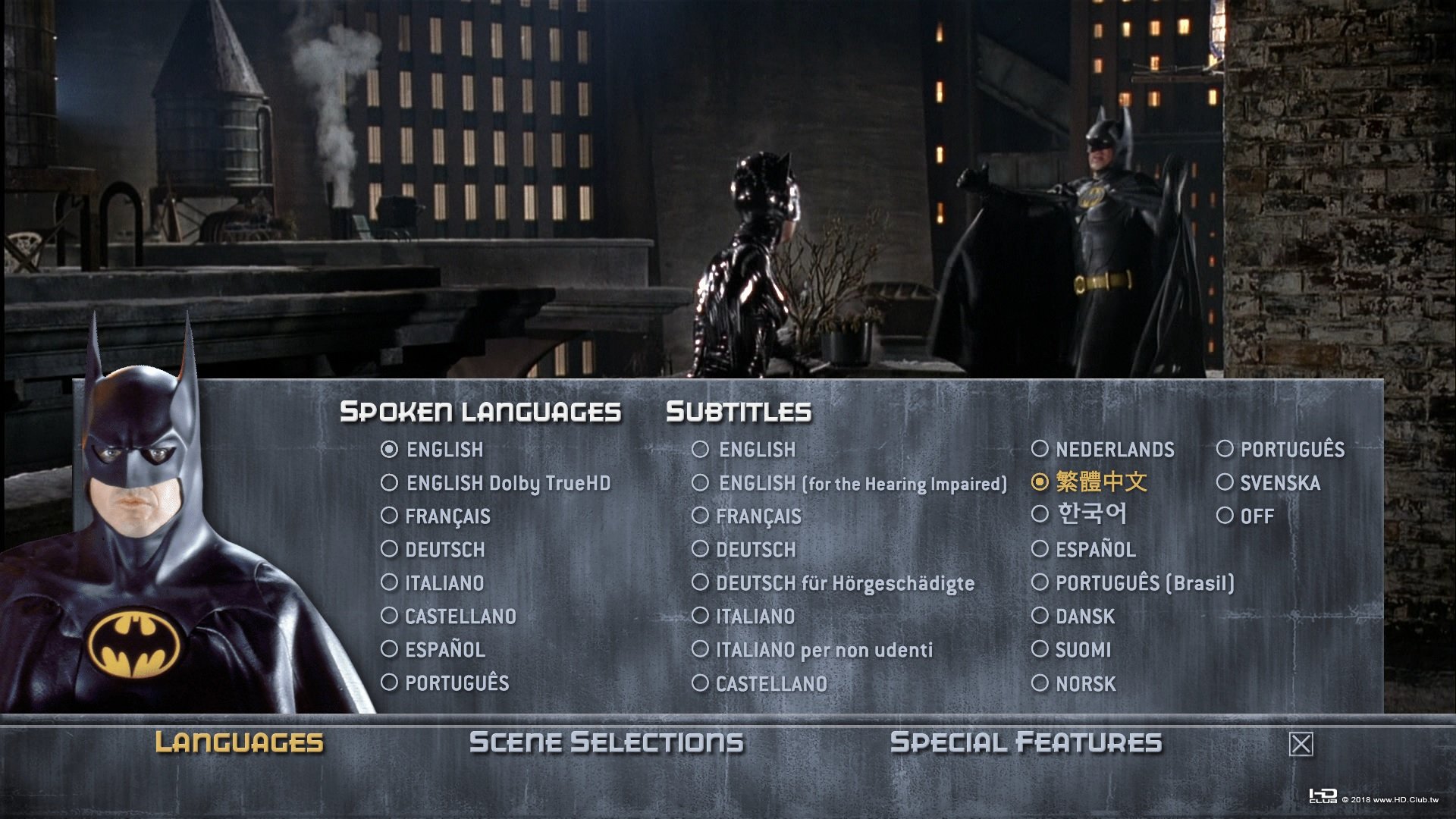Open the Scene Selections menu
Viewport: 1456px width, 819px height.
pos(607,742)
